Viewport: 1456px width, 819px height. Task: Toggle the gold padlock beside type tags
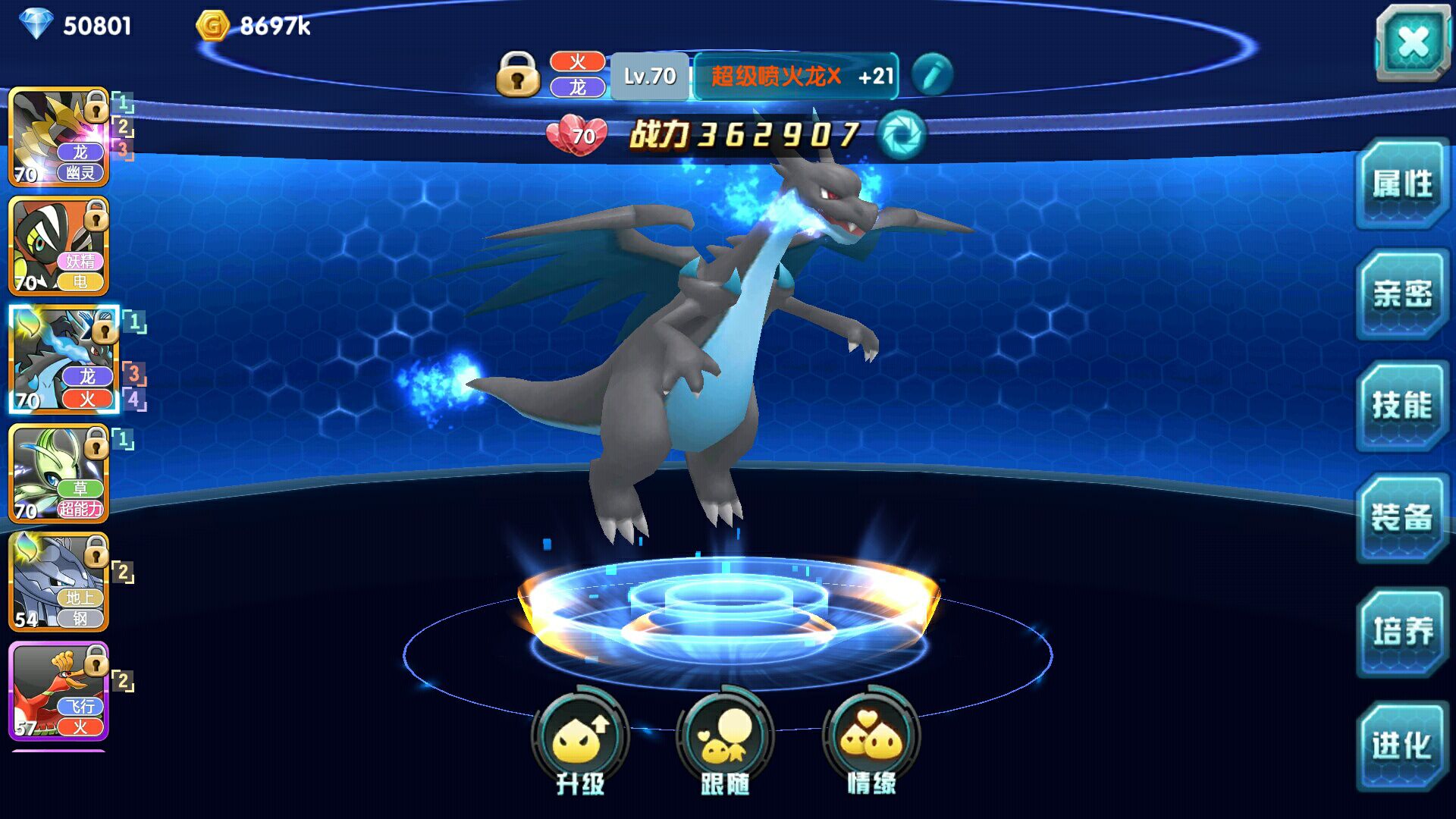[518, 74]
